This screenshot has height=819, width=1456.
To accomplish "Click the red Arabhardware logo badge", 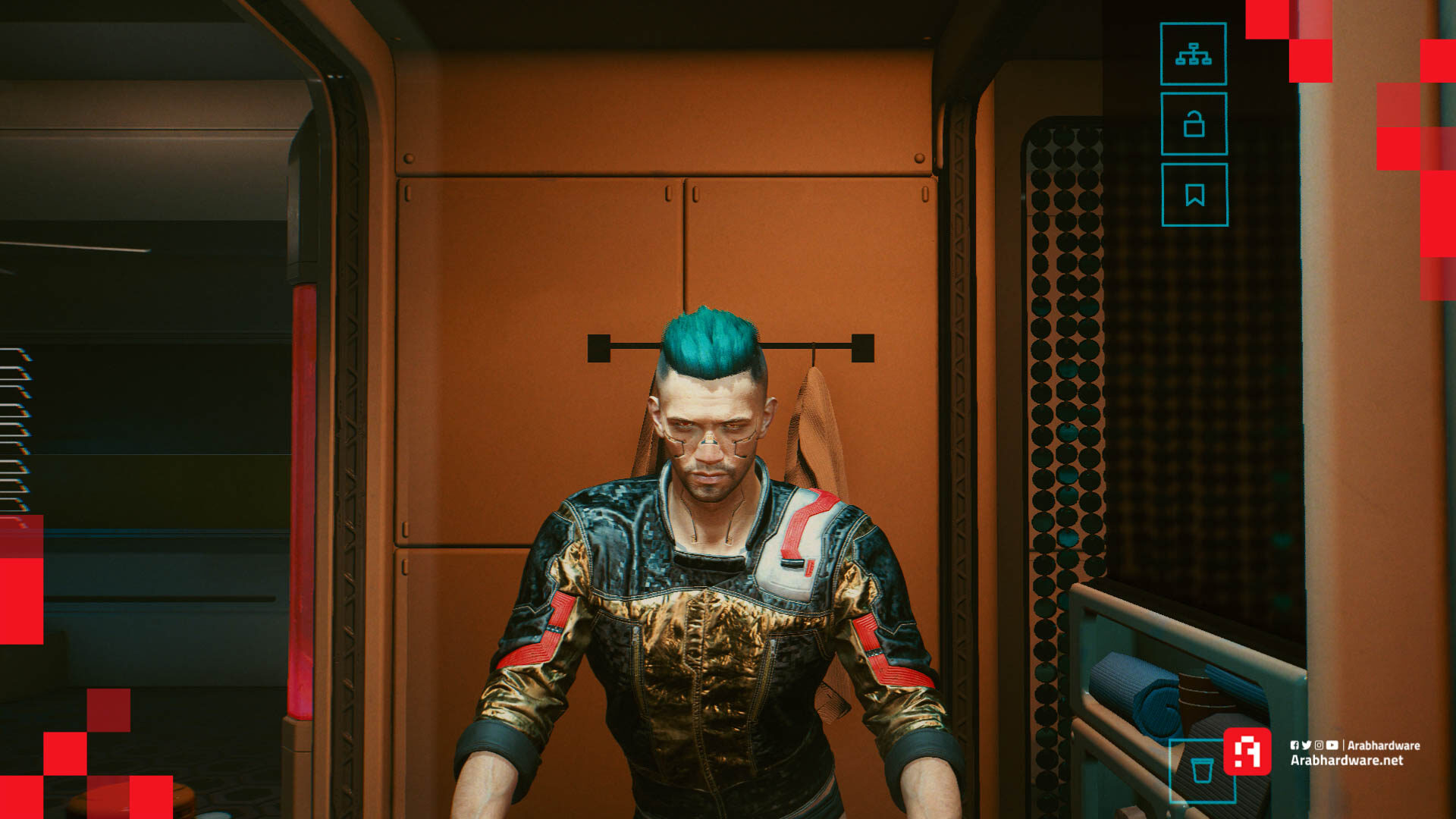I will pyautogui.click(x=1247, y=752).
